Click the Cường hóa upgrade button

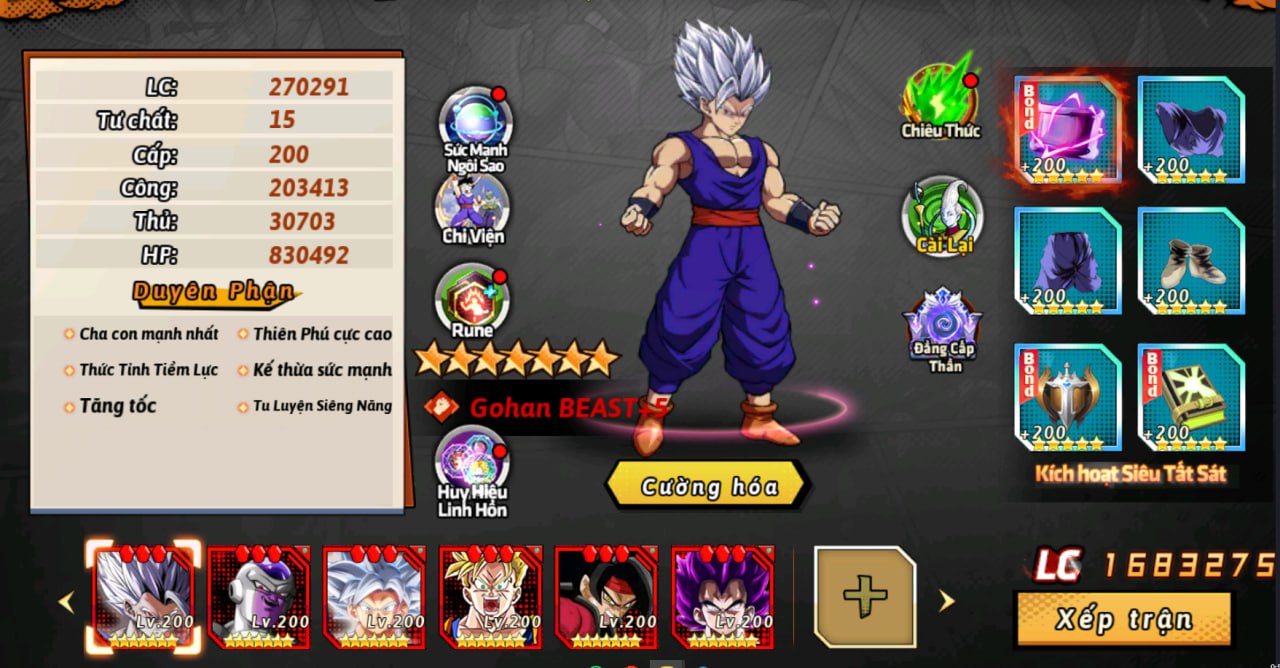click(x=708, y=487)
